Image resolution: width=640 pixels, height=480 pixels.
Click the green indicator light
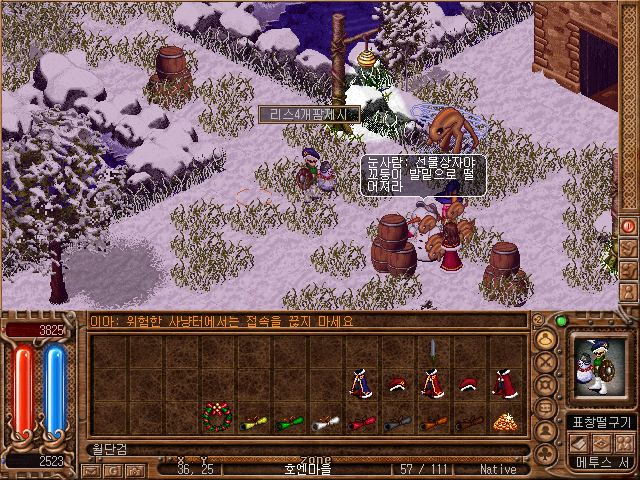pyautogui.click(x=561, y=321)
